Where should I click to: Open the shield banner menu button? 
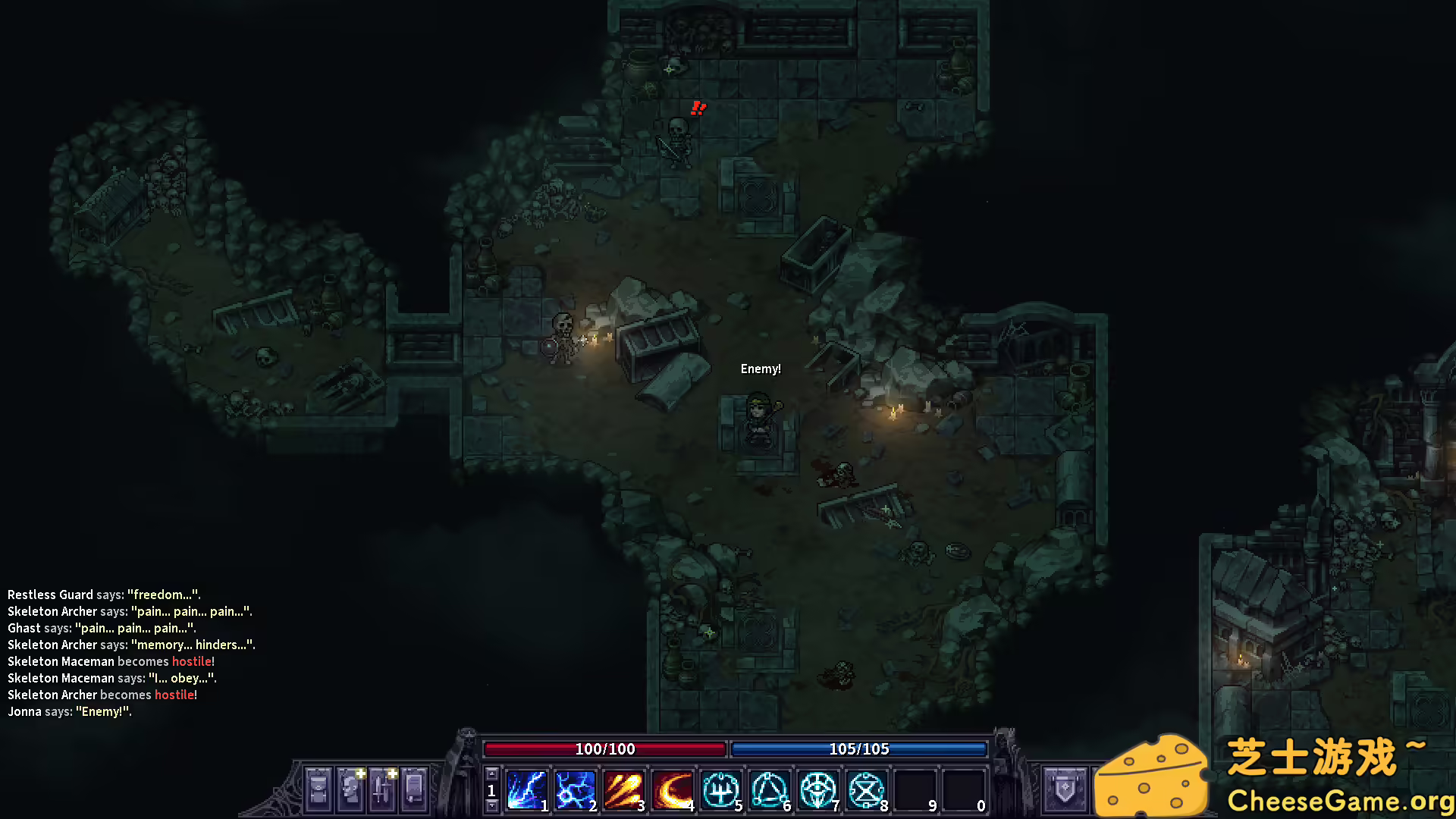pyautogui.click(x=1065, y=789)
